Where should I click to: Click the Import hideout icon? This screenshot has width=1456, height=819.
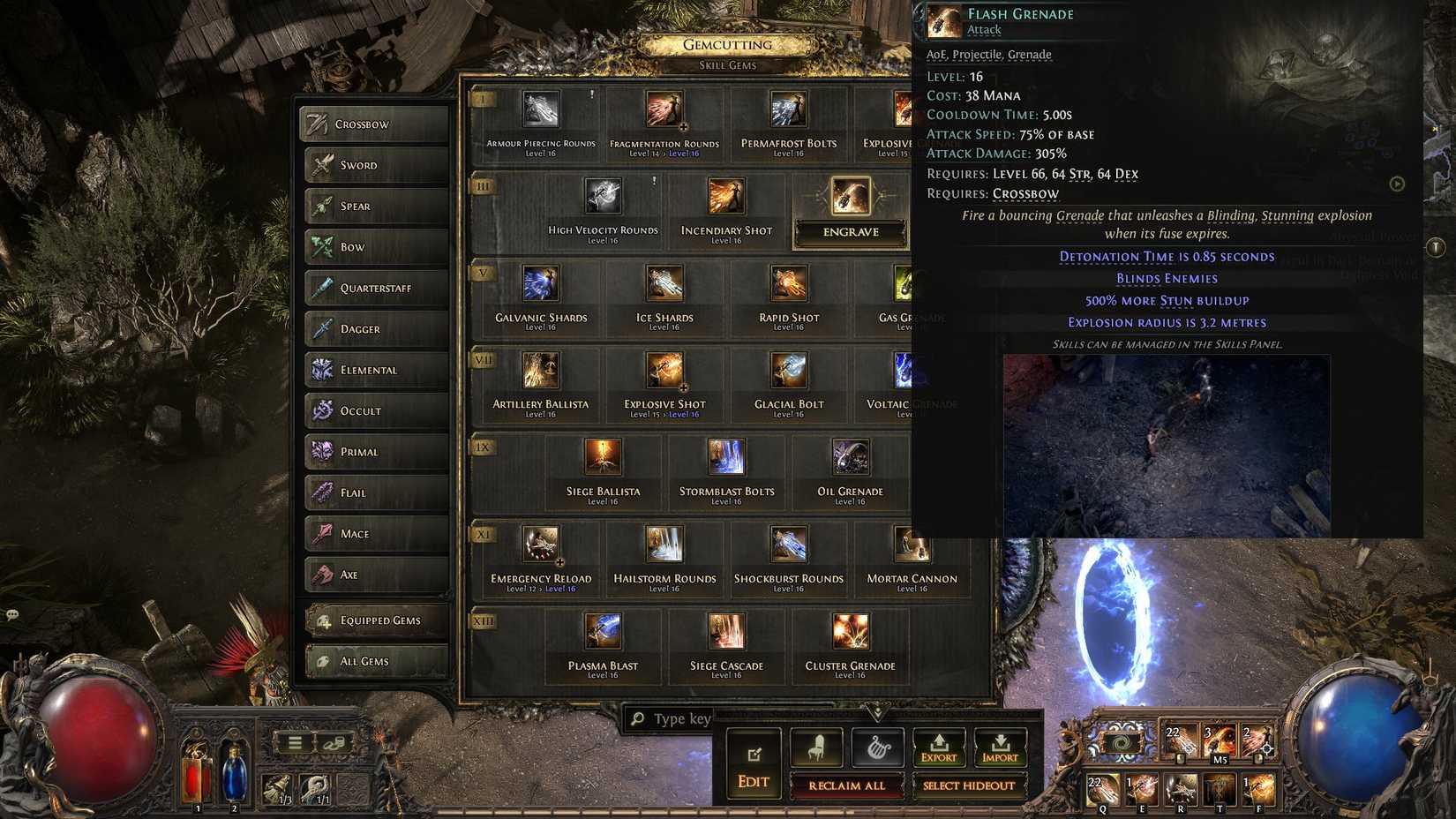point(1002,746)
